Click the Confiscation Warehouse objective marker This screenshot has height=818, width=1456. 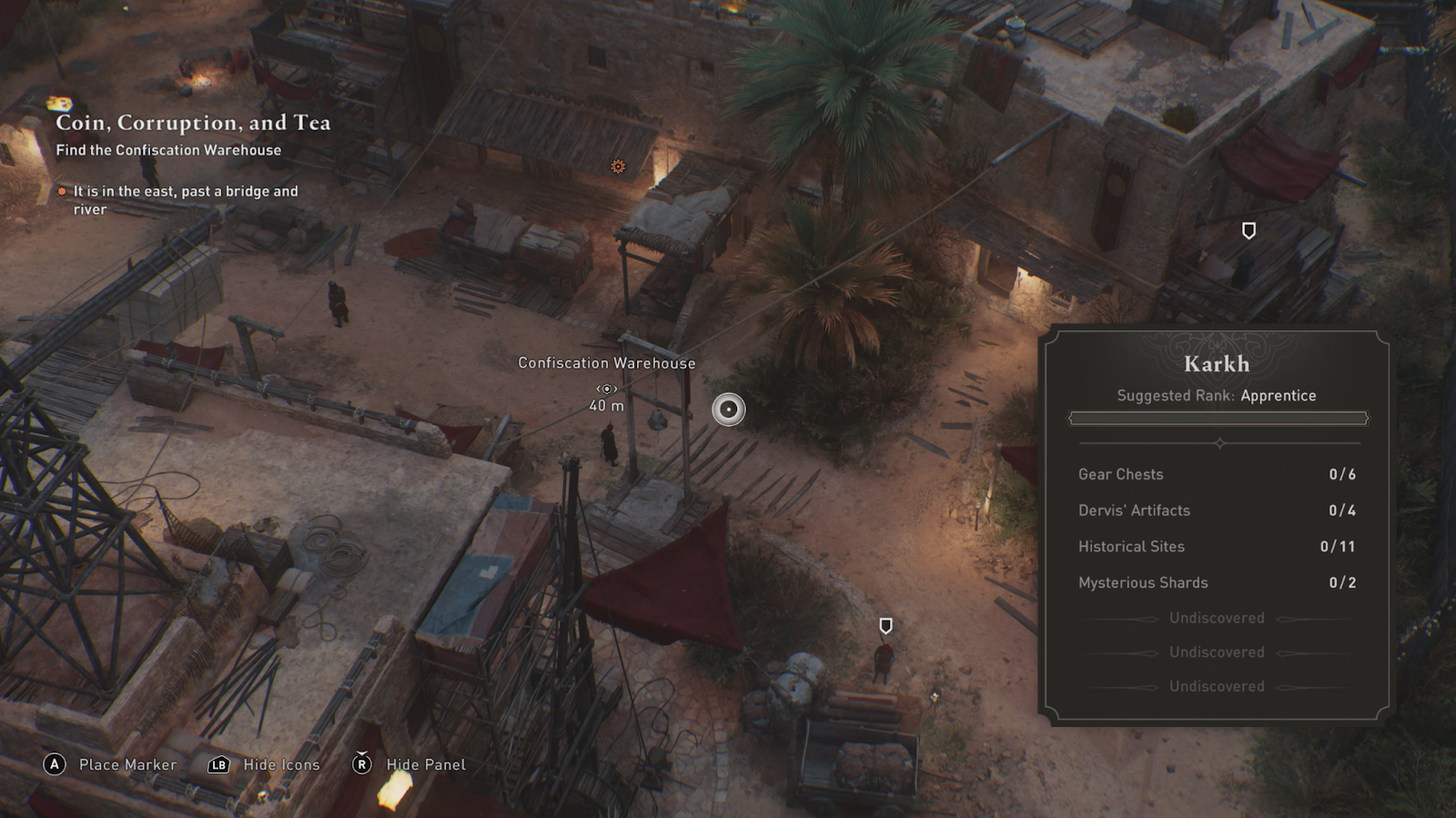[607, 389]
